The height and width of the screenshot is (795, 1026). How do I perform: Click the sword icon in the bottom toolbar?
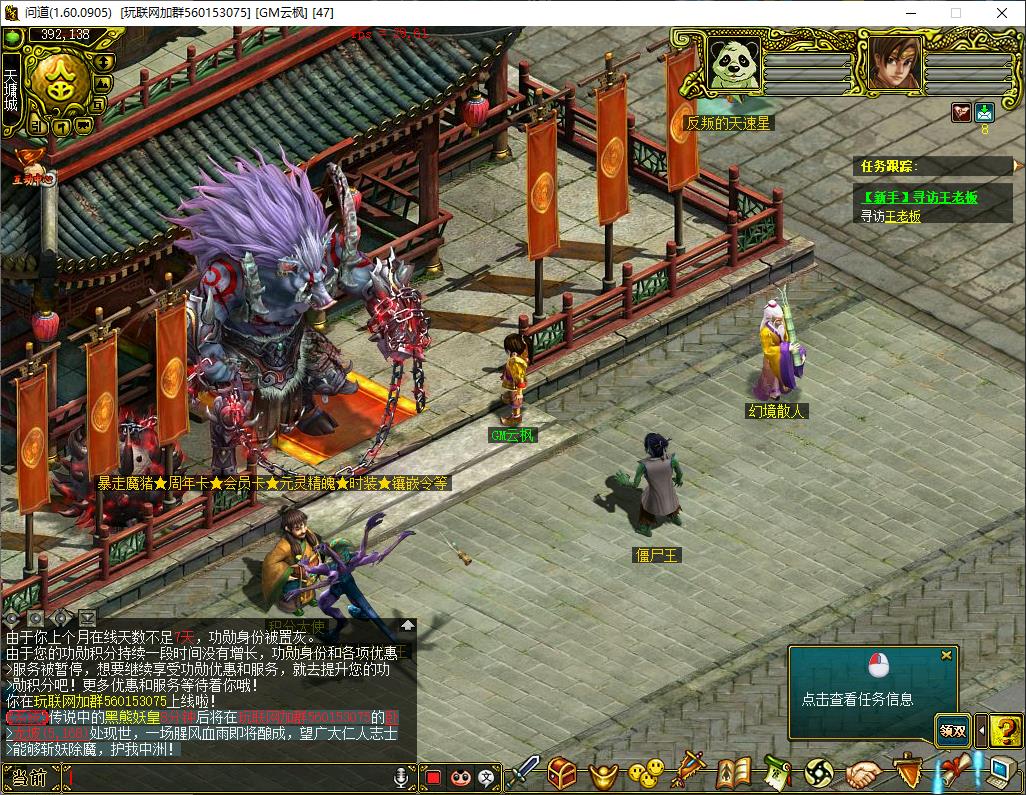(525, 773)
